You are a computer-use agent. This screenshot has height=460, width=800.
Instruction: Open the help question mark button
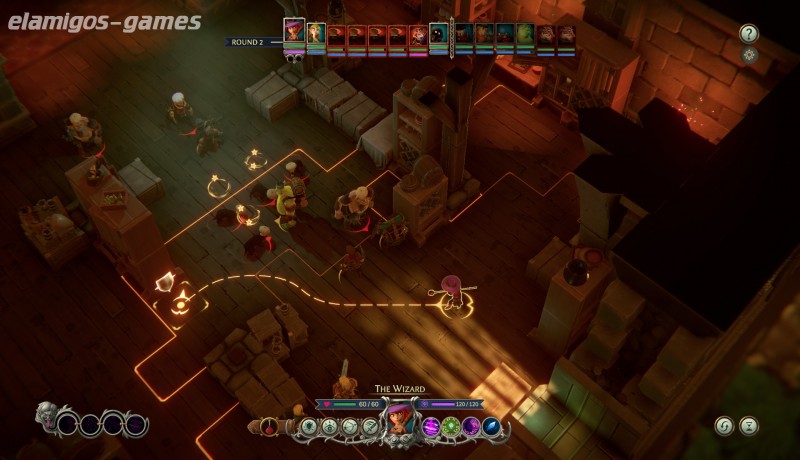point(749,34)
